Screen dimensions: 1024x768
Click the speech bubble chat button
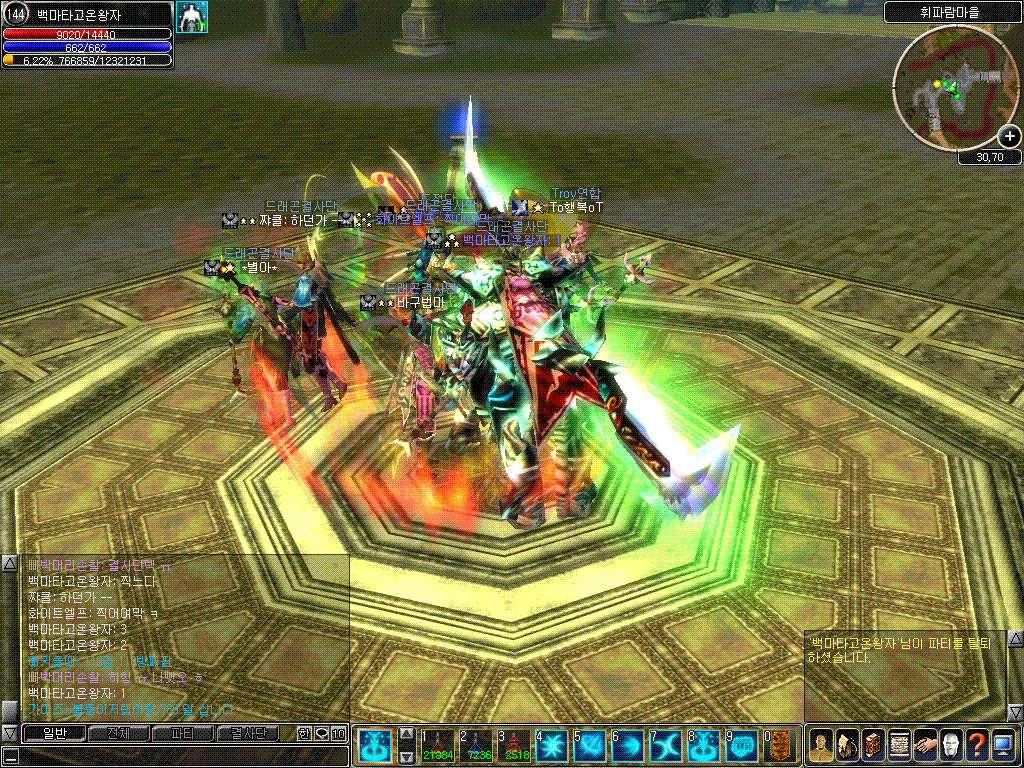[x=321, y=734]
